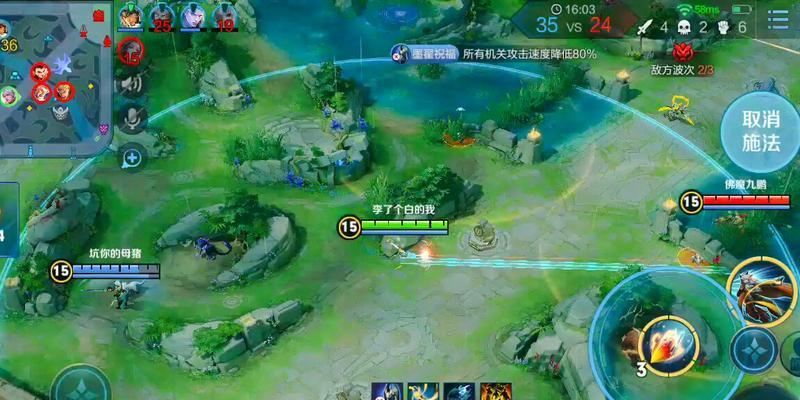
Task: Tap the red-ringed portrait showing 15
Action: pos(130,52)
